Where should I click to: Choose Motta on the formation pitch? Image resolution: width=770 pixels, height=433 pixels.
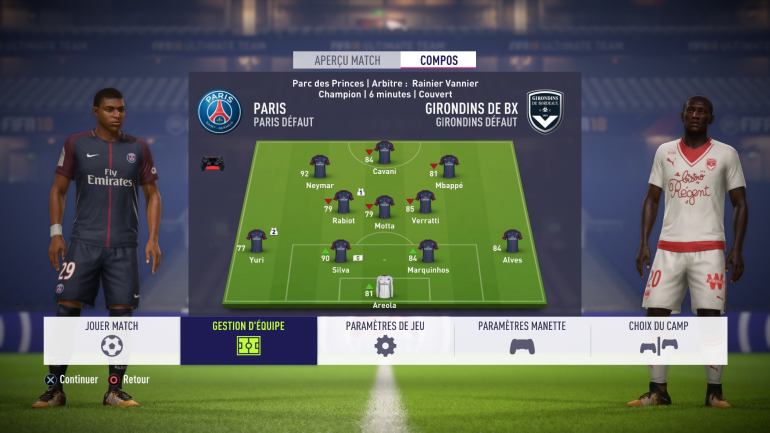pos(384,207)
